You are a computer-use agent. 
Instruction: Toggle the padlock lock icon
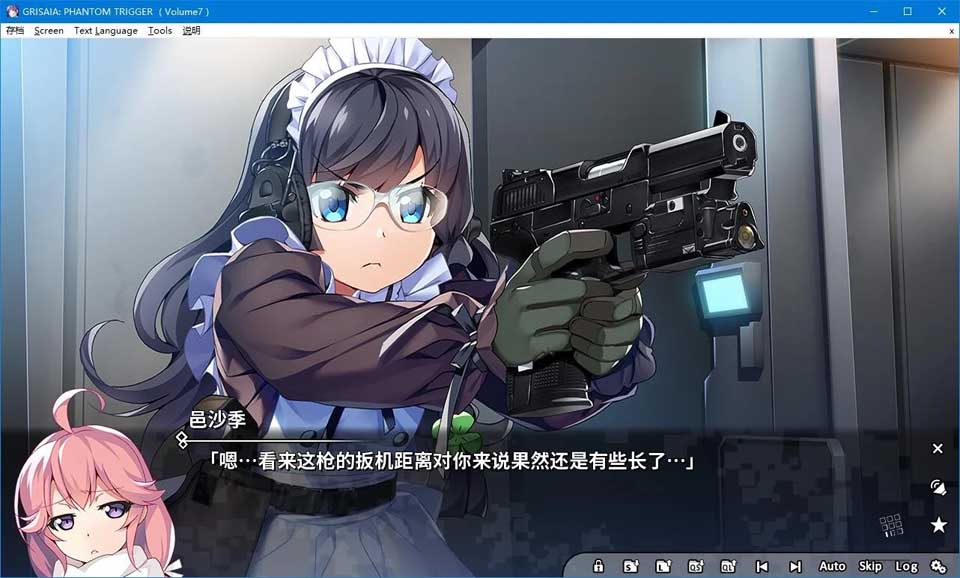click(x=598, y=566)
